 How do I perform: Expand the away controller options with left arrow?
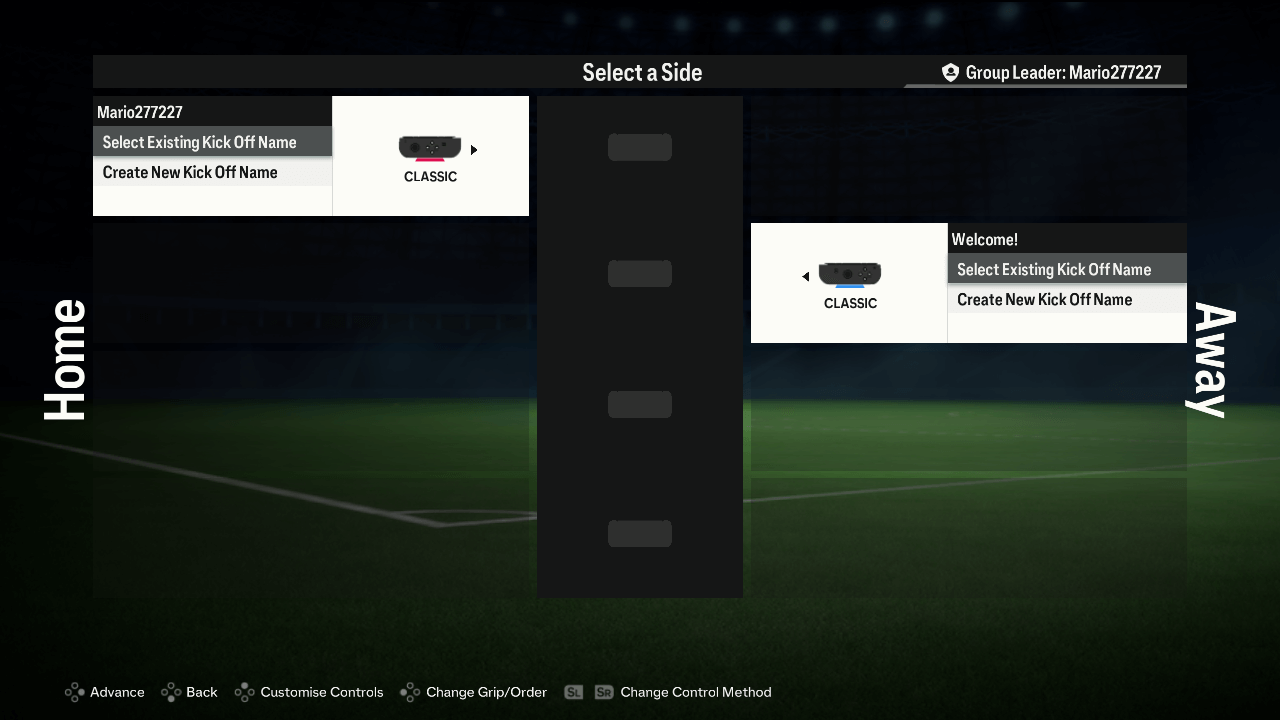[x=805, y=276]
